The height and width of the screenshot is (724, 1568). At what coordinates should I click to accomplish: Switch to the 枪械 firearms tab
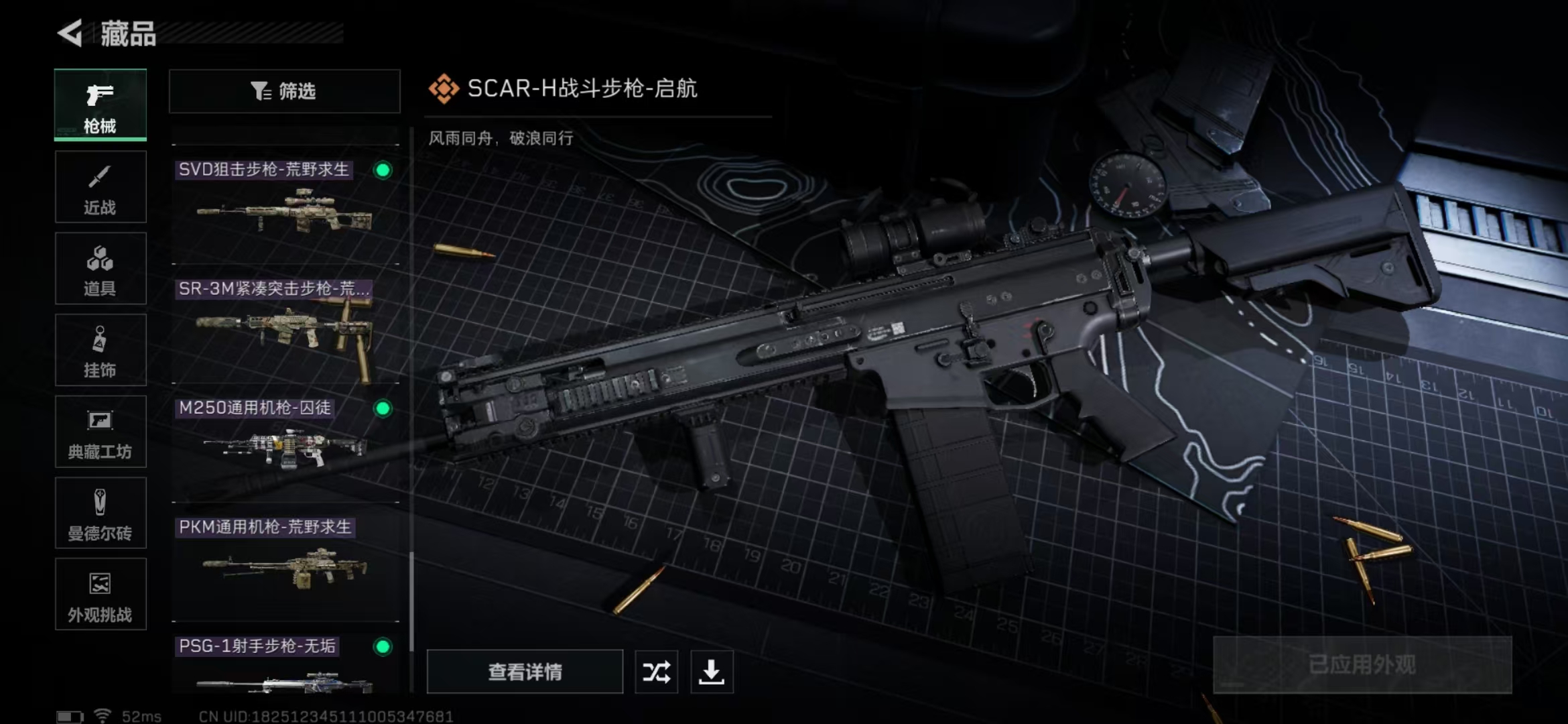(x=101, y=105)
